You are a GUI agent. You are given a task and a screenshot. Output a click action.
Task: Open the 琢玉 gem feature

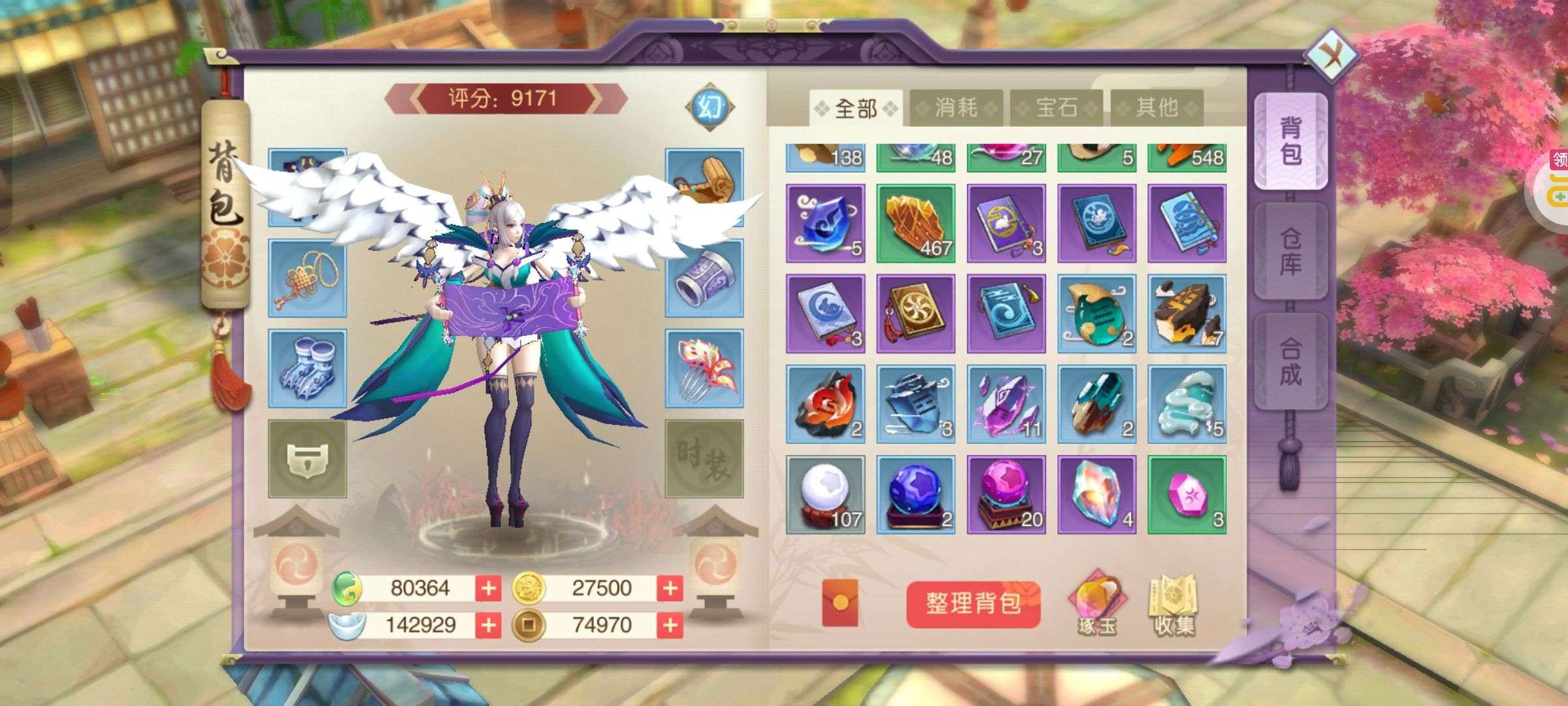1097,604
